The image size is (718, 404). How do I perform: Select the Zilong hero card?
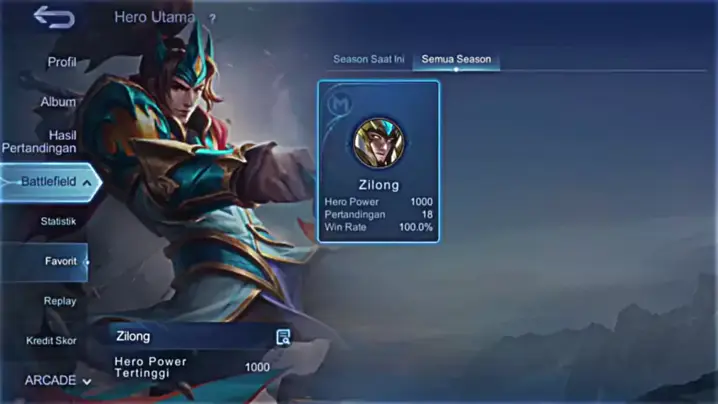(379, 161)
